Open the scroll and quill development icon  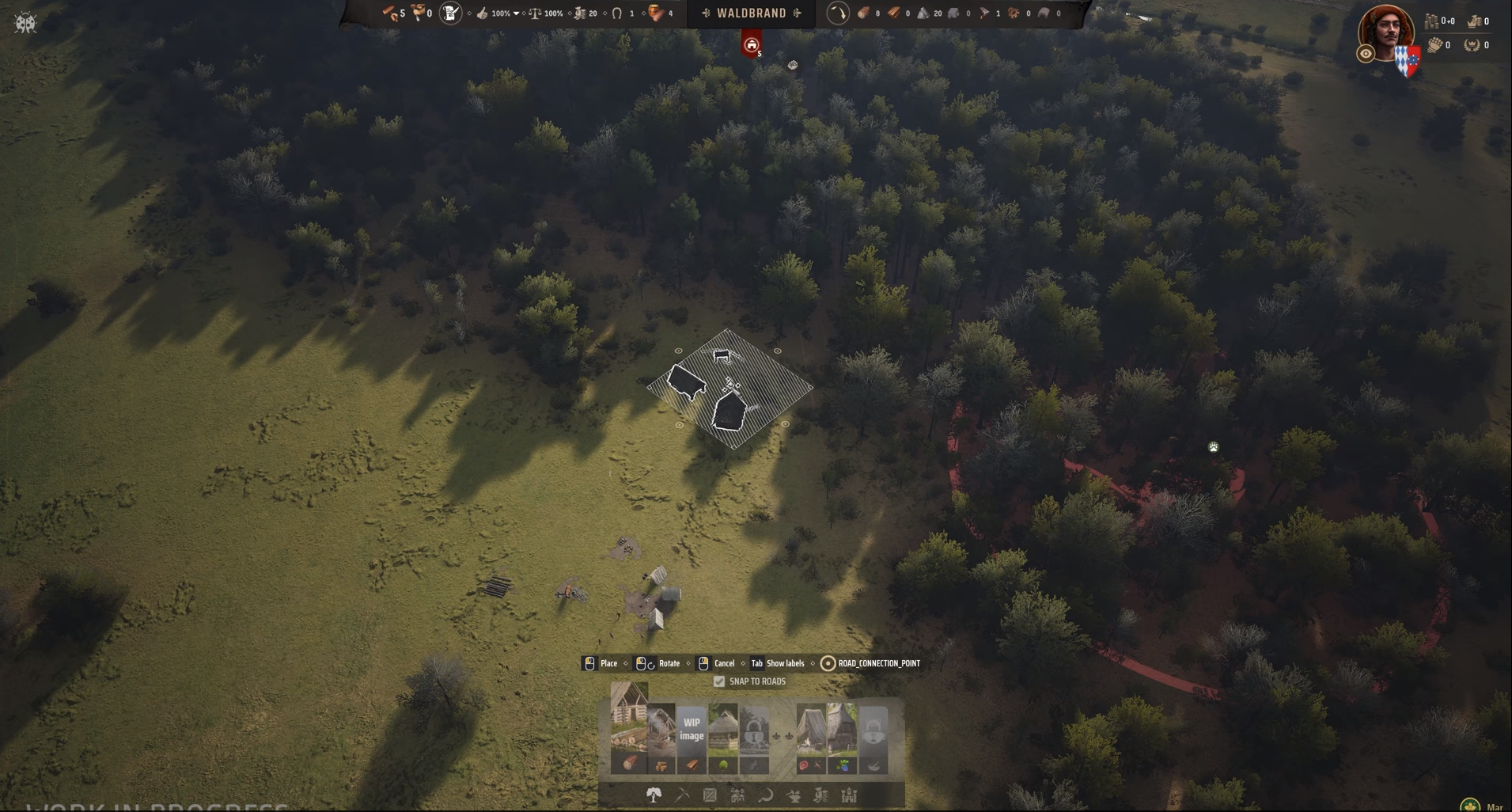[450, 13]
